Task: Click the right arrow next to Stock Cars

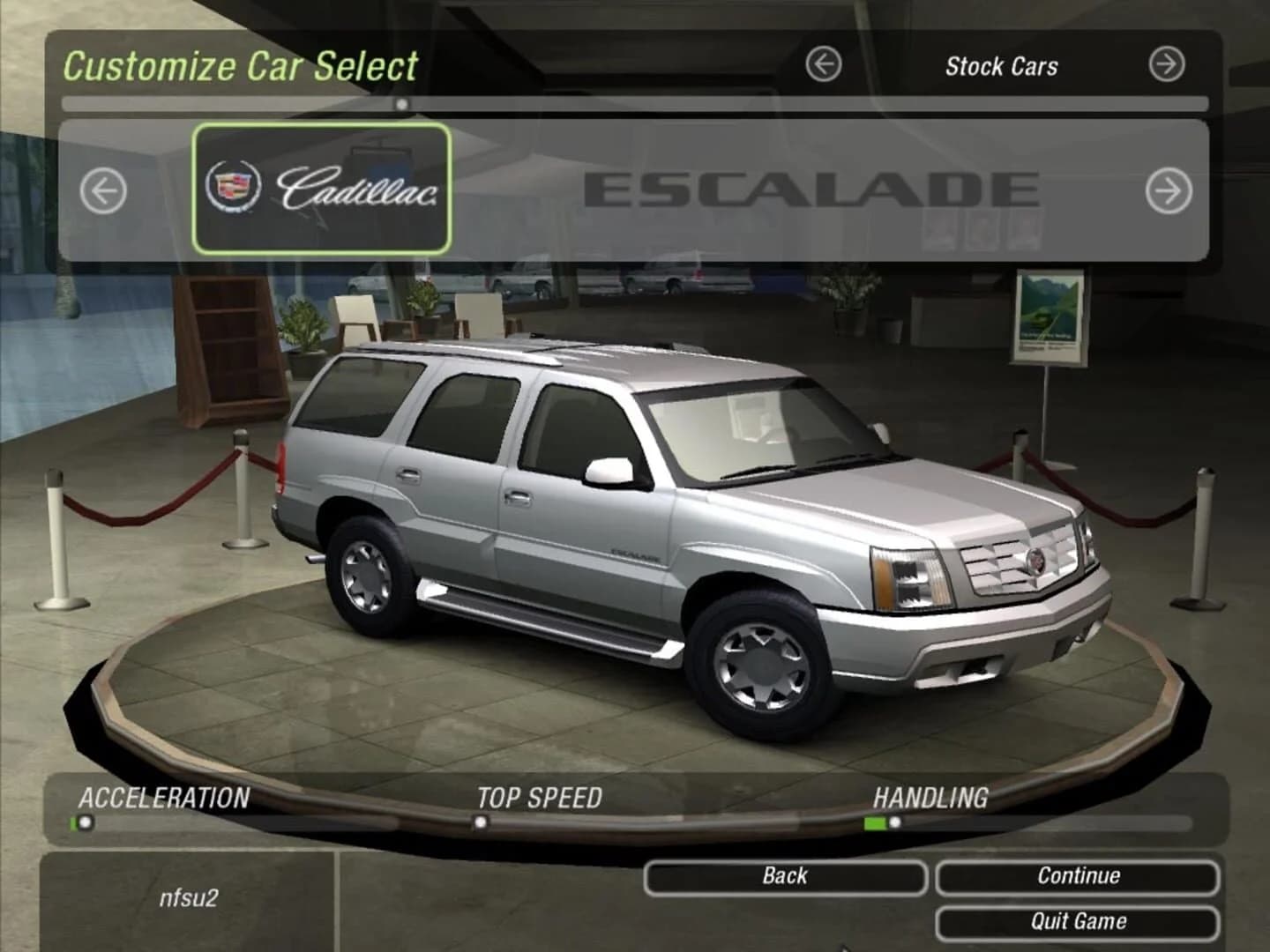Action: pos(1166,63)
